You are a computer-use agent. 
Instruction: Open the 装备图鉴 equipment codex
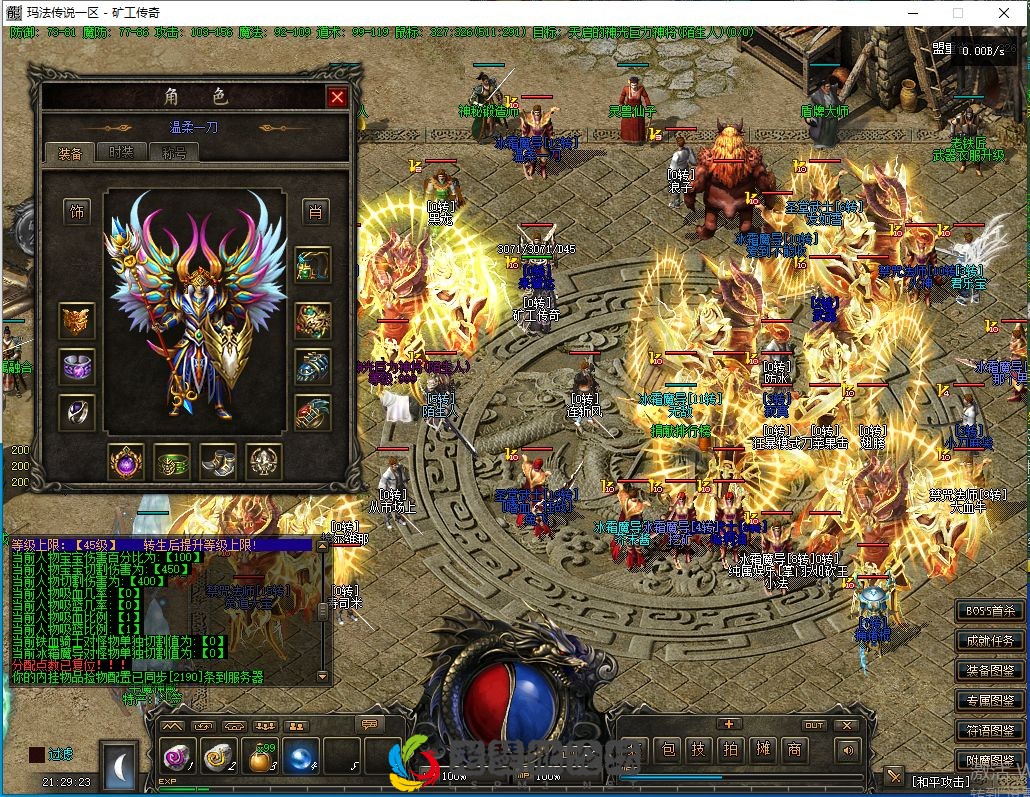pyautogui.click(x=989, y=670)
